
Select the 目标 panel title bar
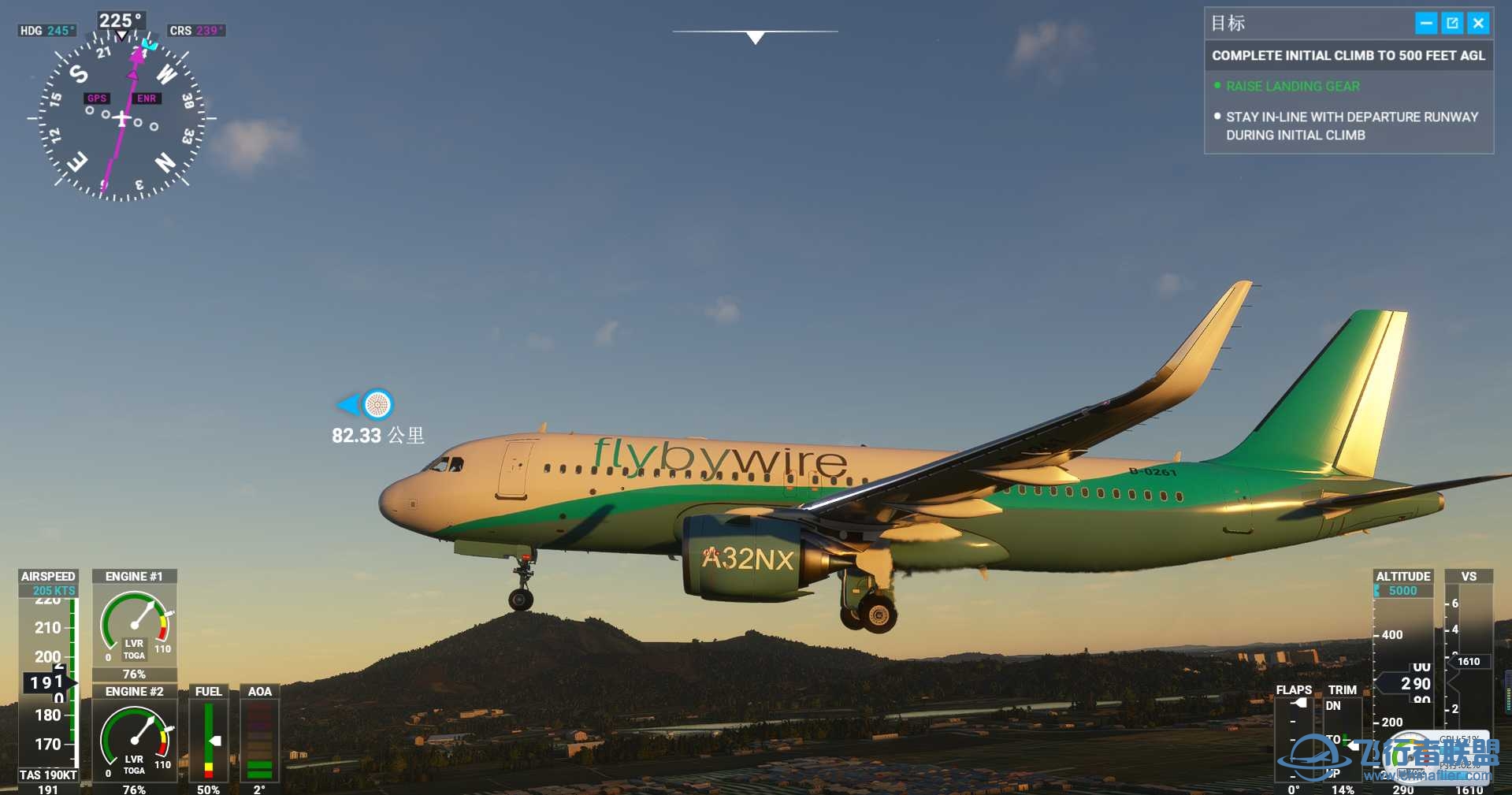1229,23
